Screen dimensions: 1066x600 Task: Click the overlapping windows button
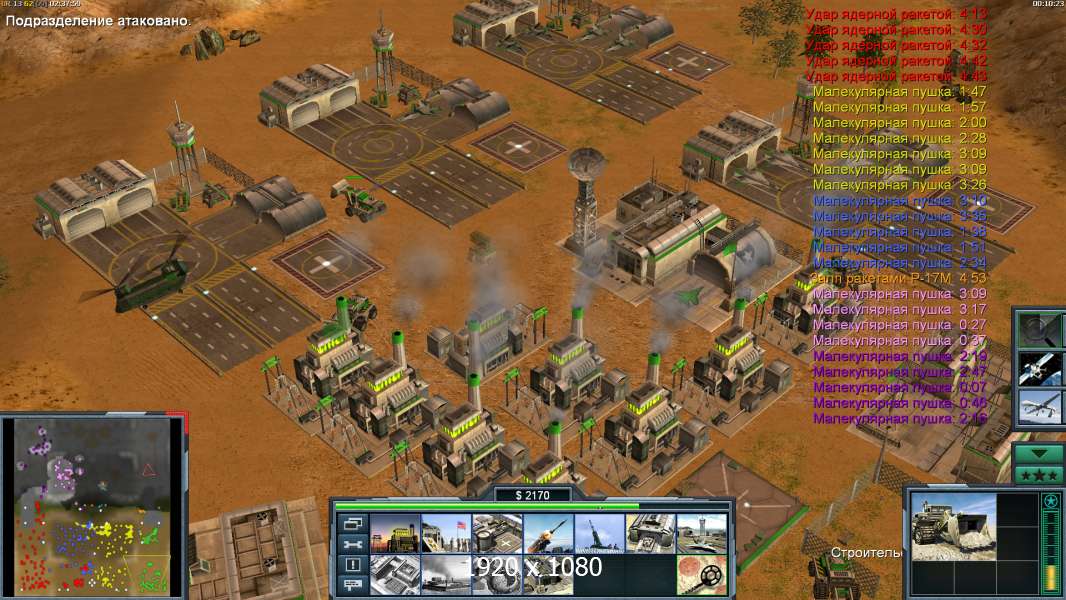point(352,524)
